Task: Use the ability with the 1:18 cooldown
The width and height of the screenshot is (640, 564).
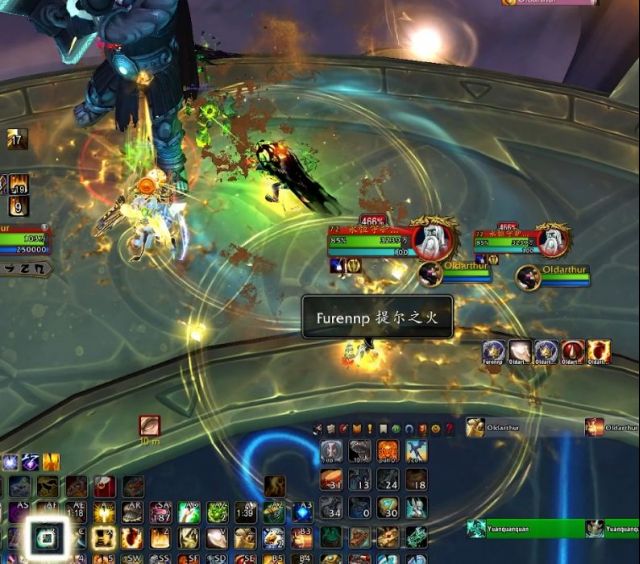Action: coord(75,513)
